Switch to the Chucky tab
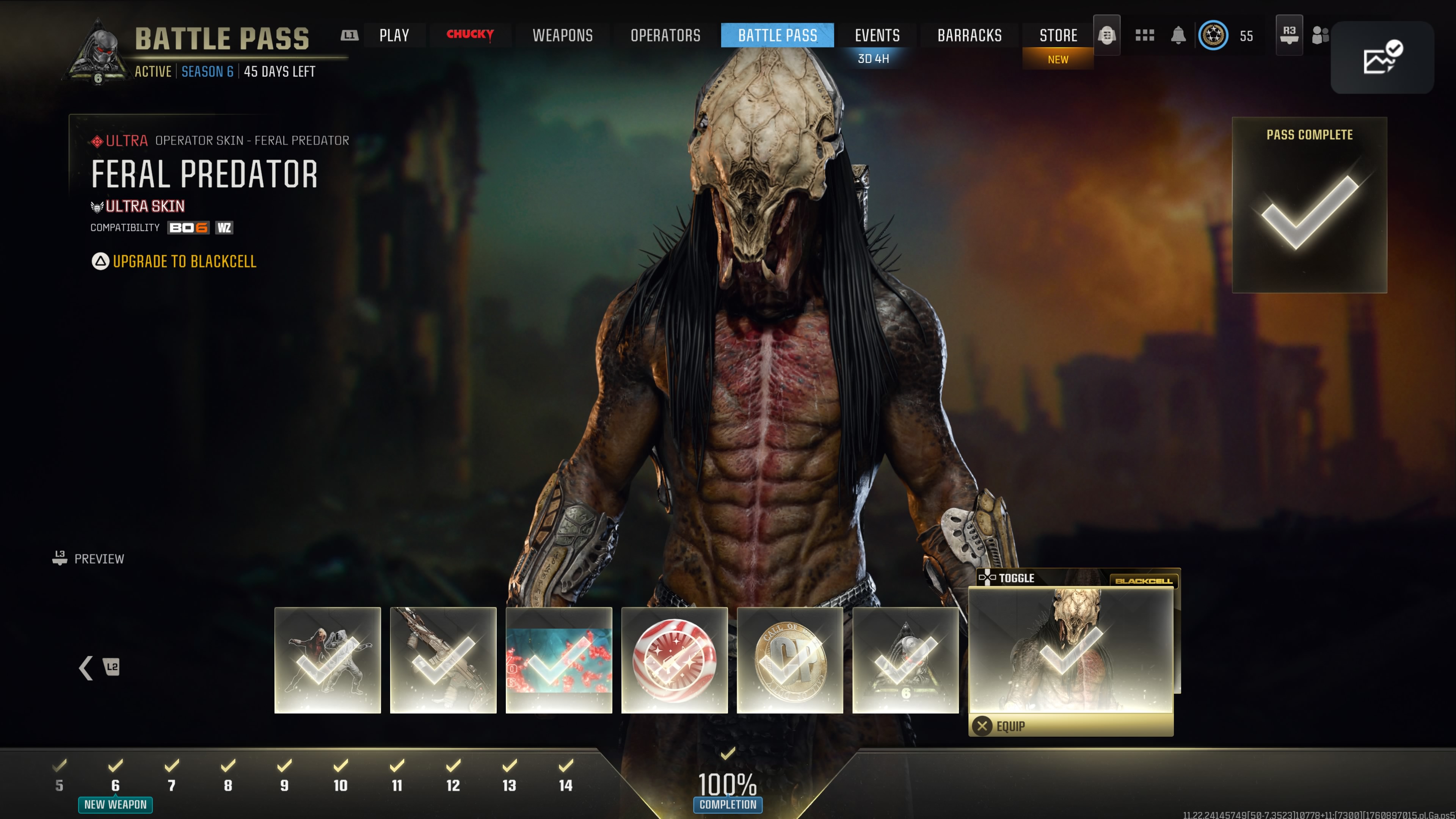The width and height of the screenshot is (1456, 819). pos(470,35)
